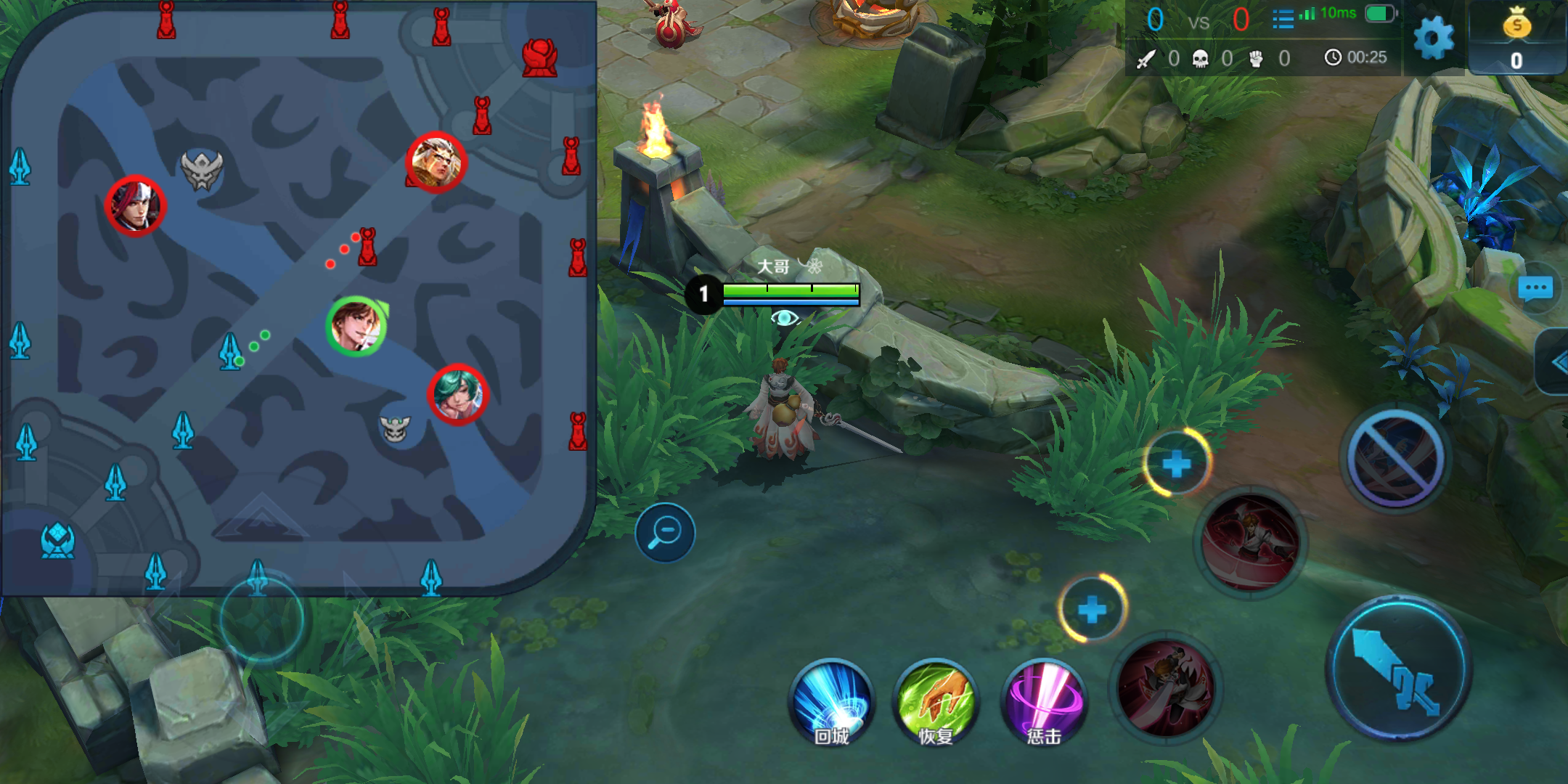Hit the basic sword attack button
The width and height of the screenshot is (1568, 784).
pos(1399,668)
